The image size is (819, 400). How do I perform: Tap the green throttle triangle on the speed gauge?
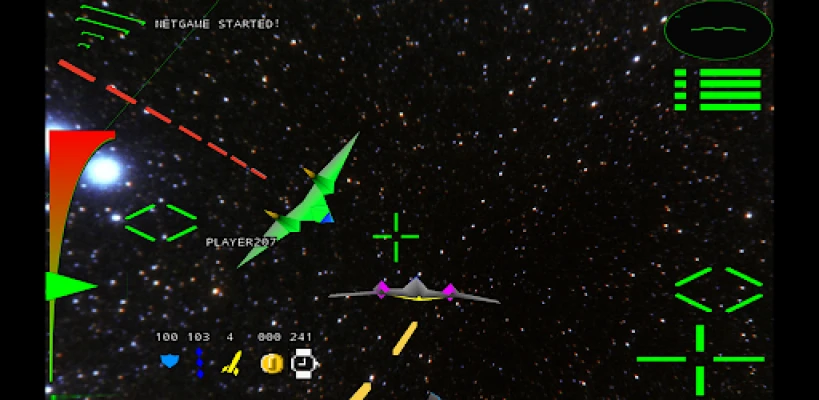pyautogui.click(x=70, y=286)
